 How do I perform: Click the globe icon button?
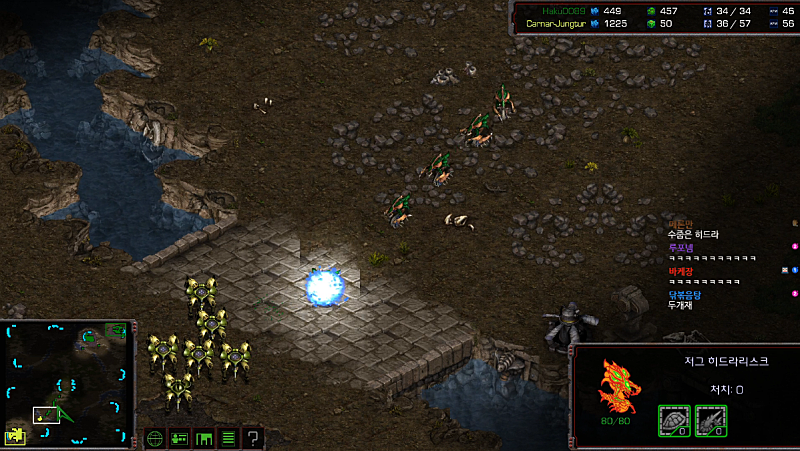click(155, 438)
